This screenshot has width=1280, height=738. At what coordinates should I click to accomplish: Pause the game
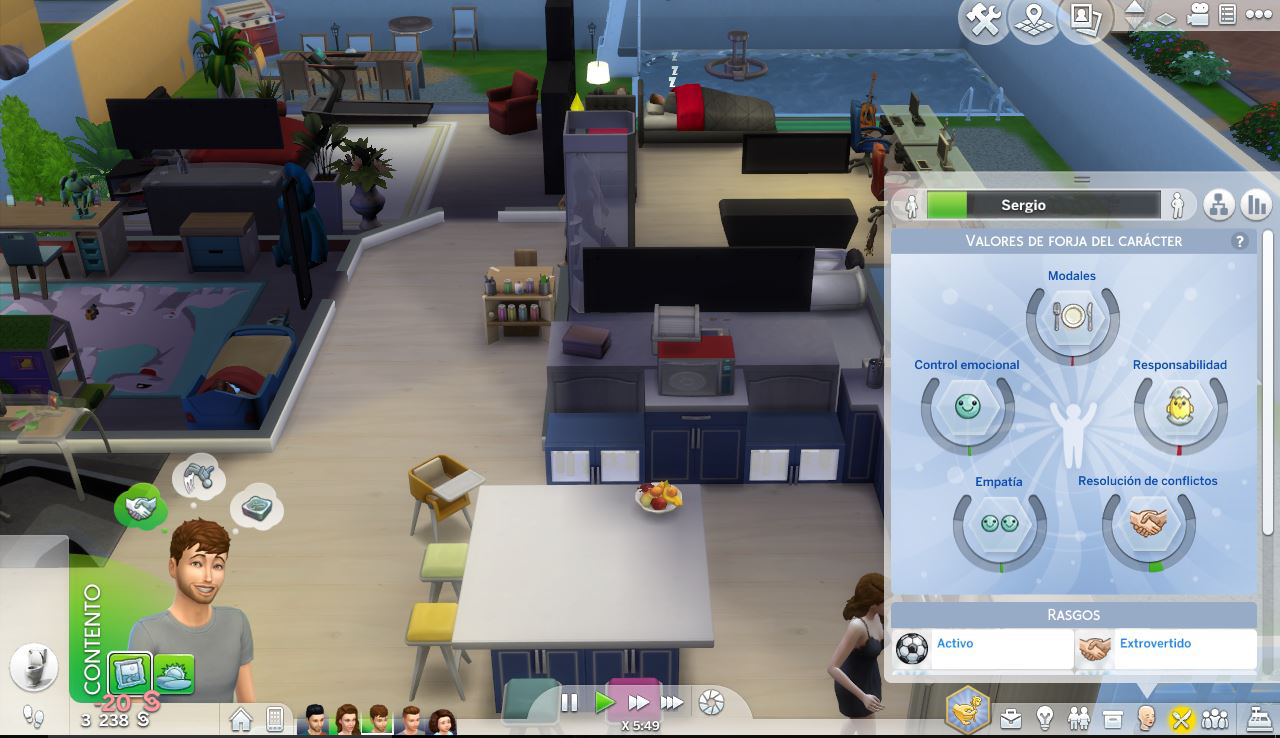pyautogui.click(x=569, y=703)
